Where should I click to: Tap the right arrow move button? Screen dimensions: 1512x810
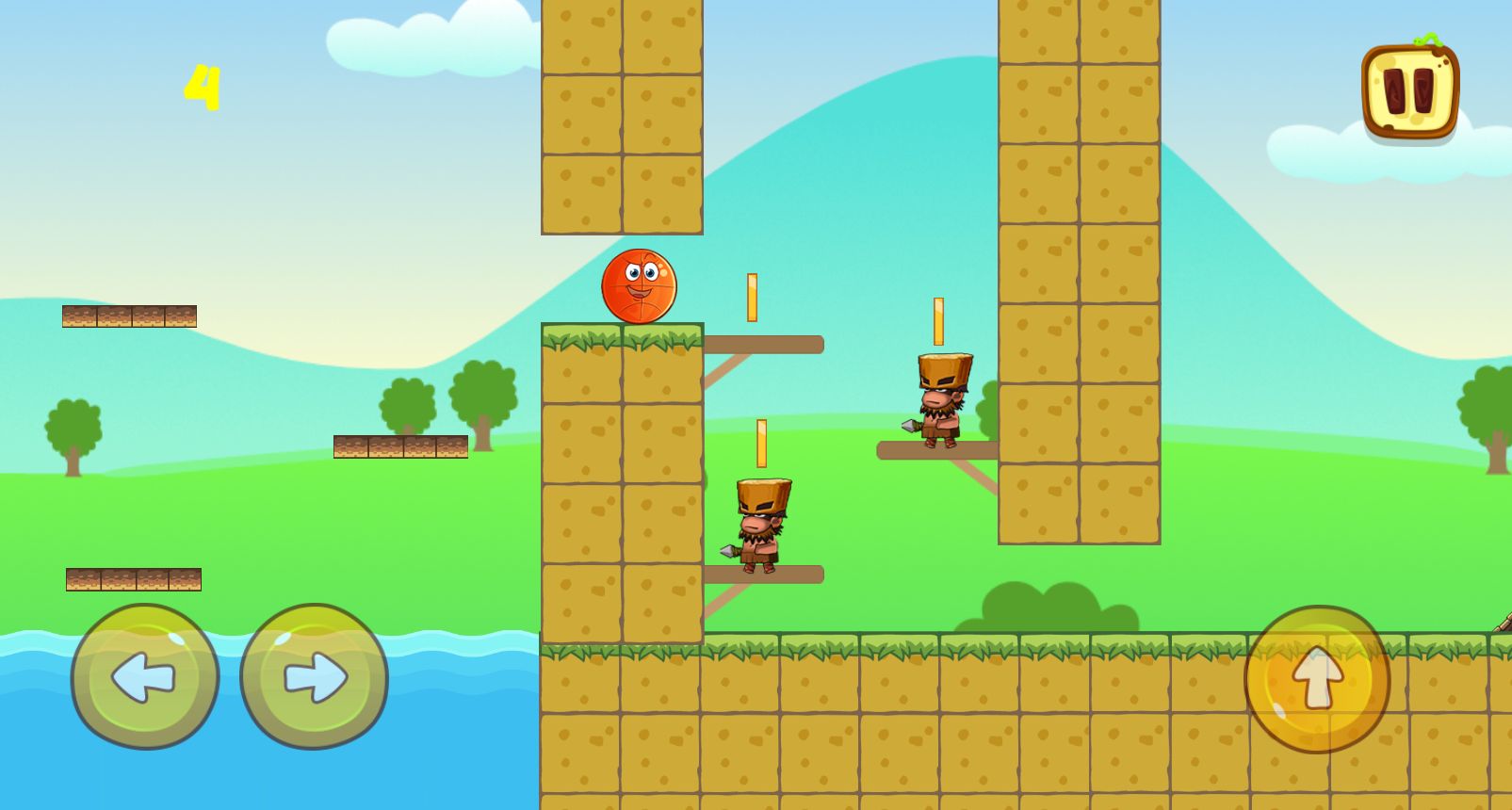point(314,676)
